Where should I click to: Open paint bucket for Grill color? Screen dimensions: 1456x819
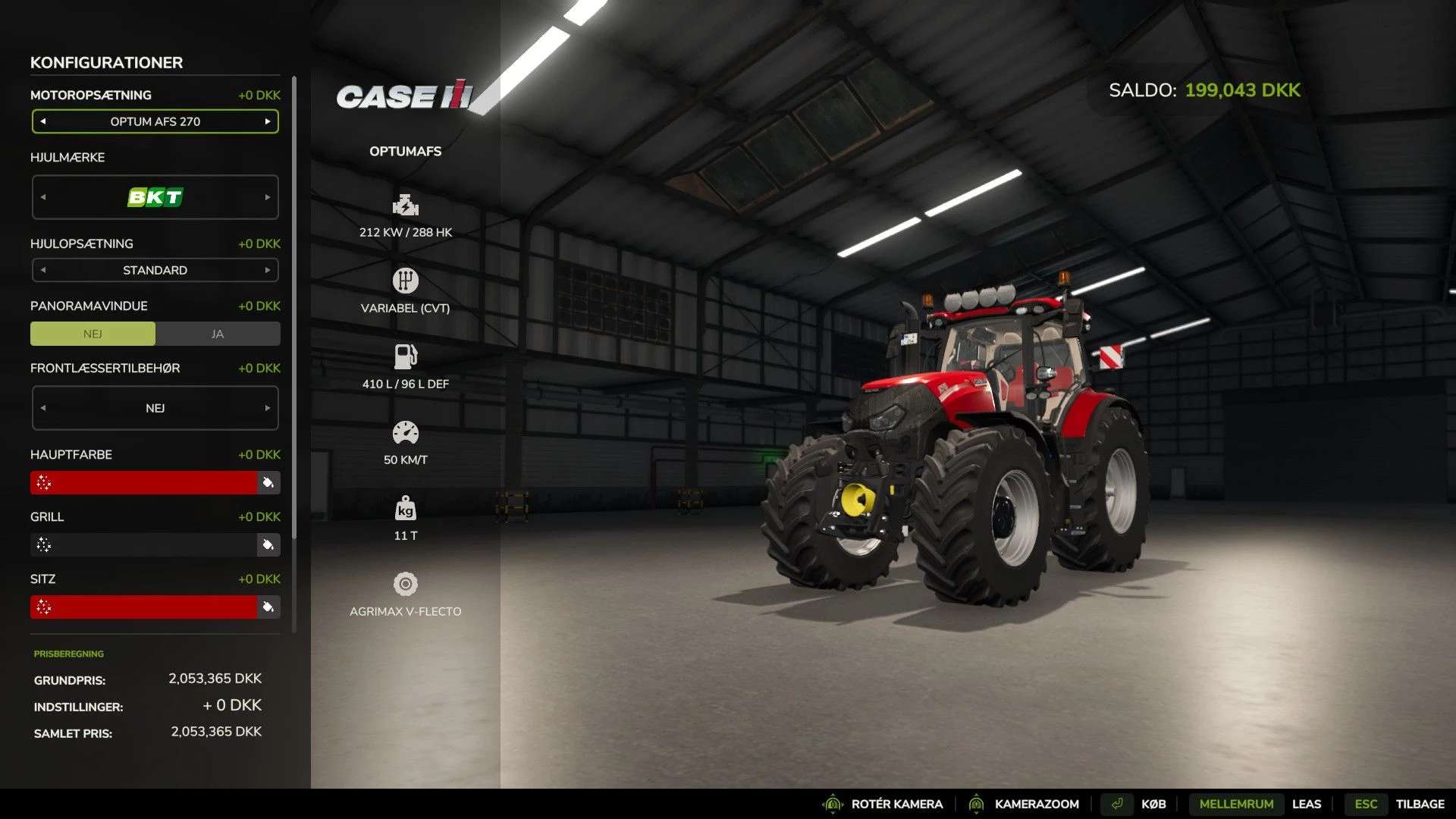(268, 544)
